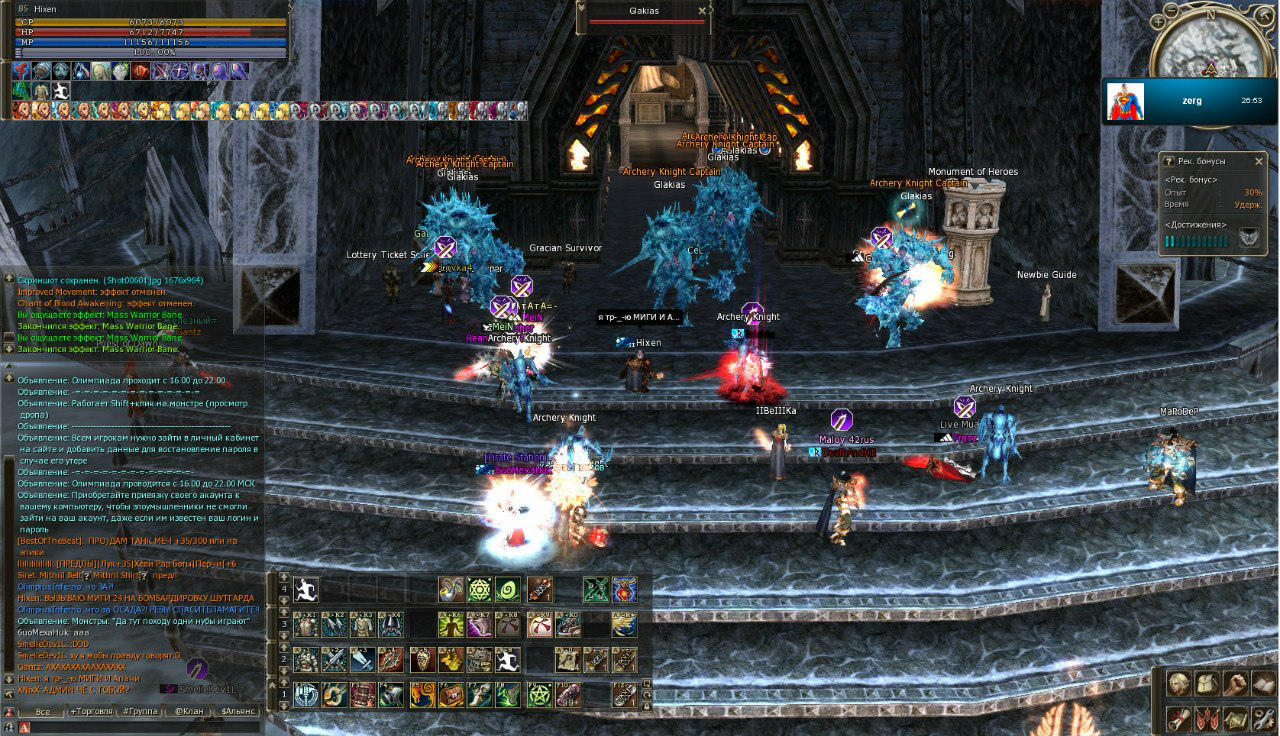Click zerg's character portrait in the party window
This screenshot has height=736, width=1280.
[x=1125, y=100]
